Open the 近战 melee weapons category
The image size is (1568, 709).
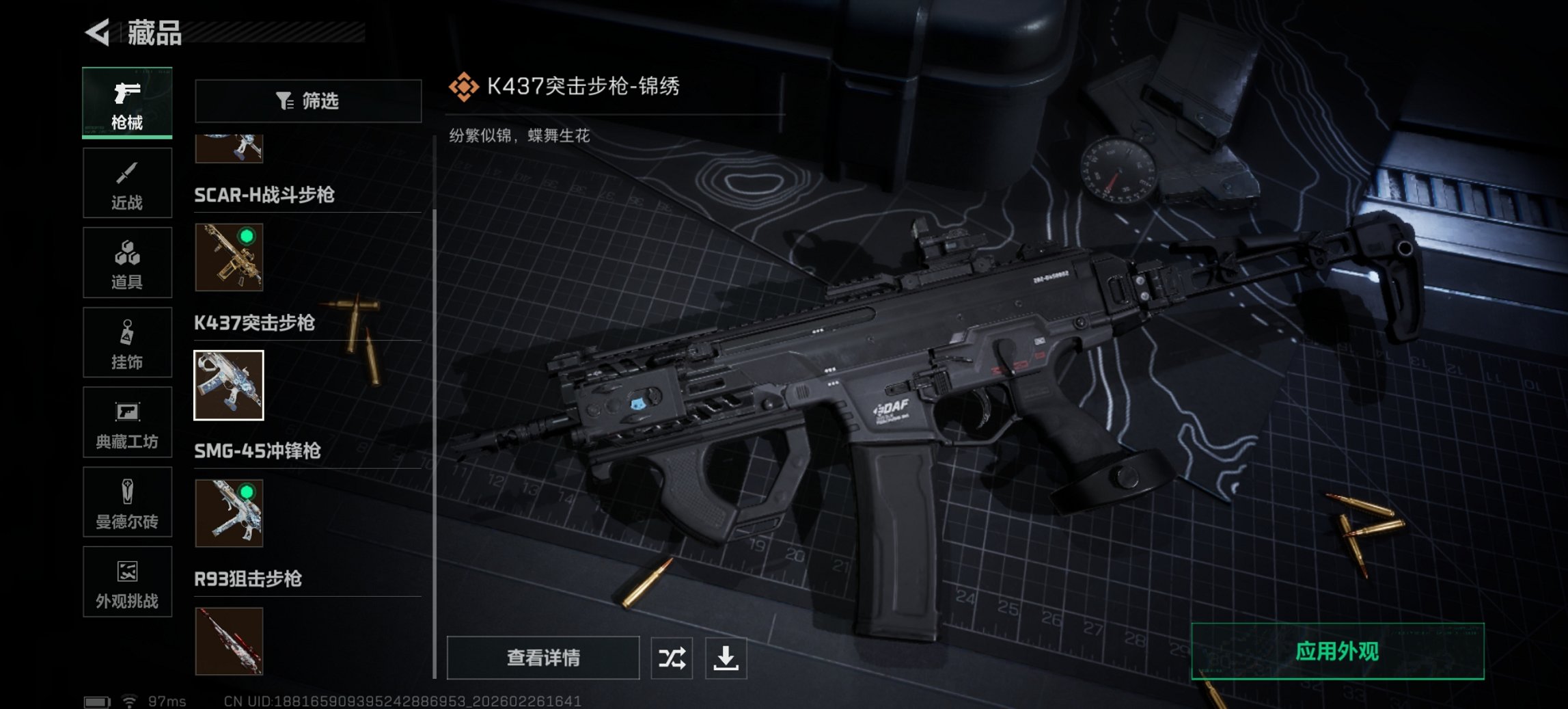coord(127,183)
